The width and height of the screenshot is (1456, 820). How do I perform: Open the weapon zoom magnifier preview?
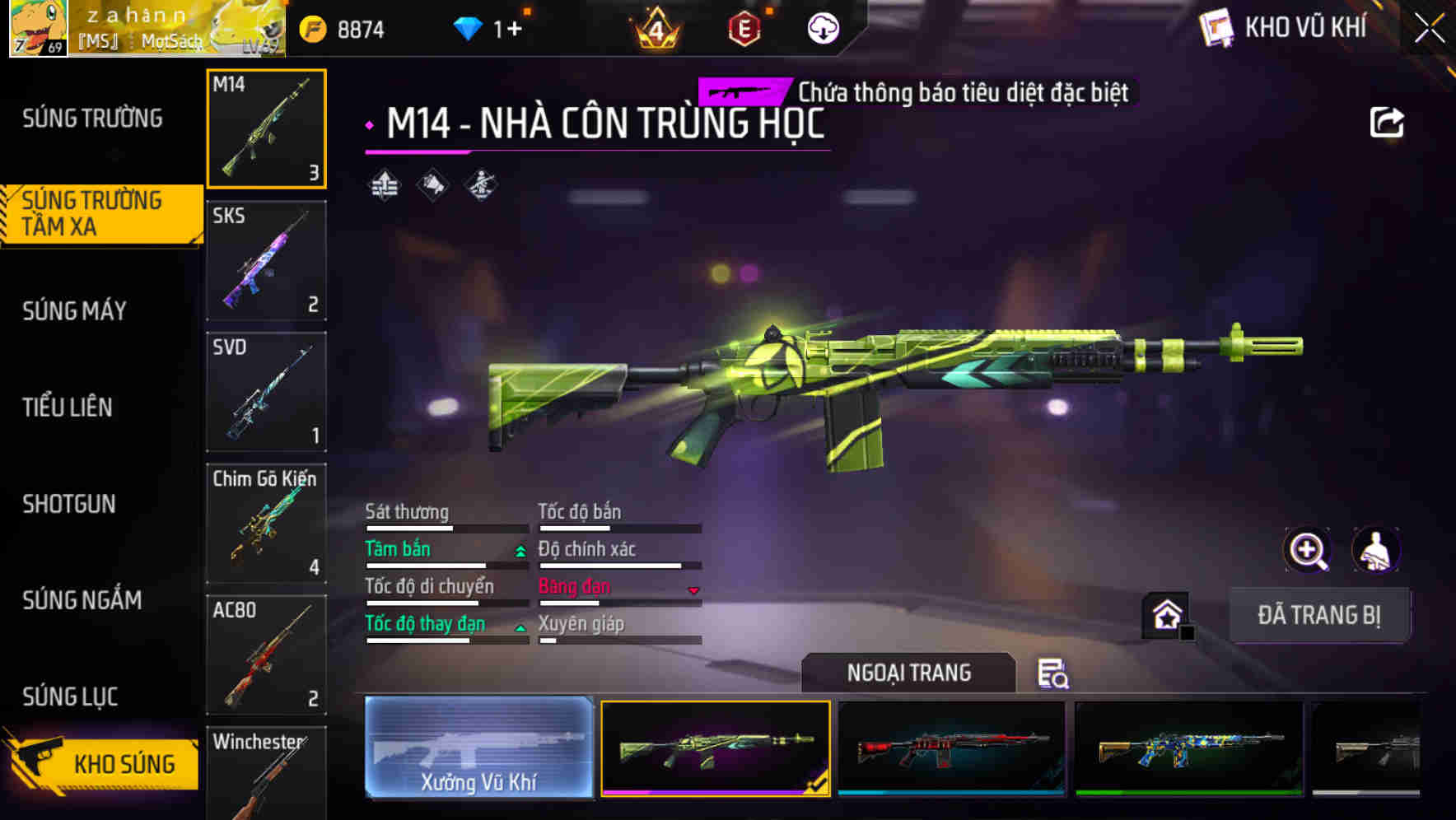point(1307,550)
